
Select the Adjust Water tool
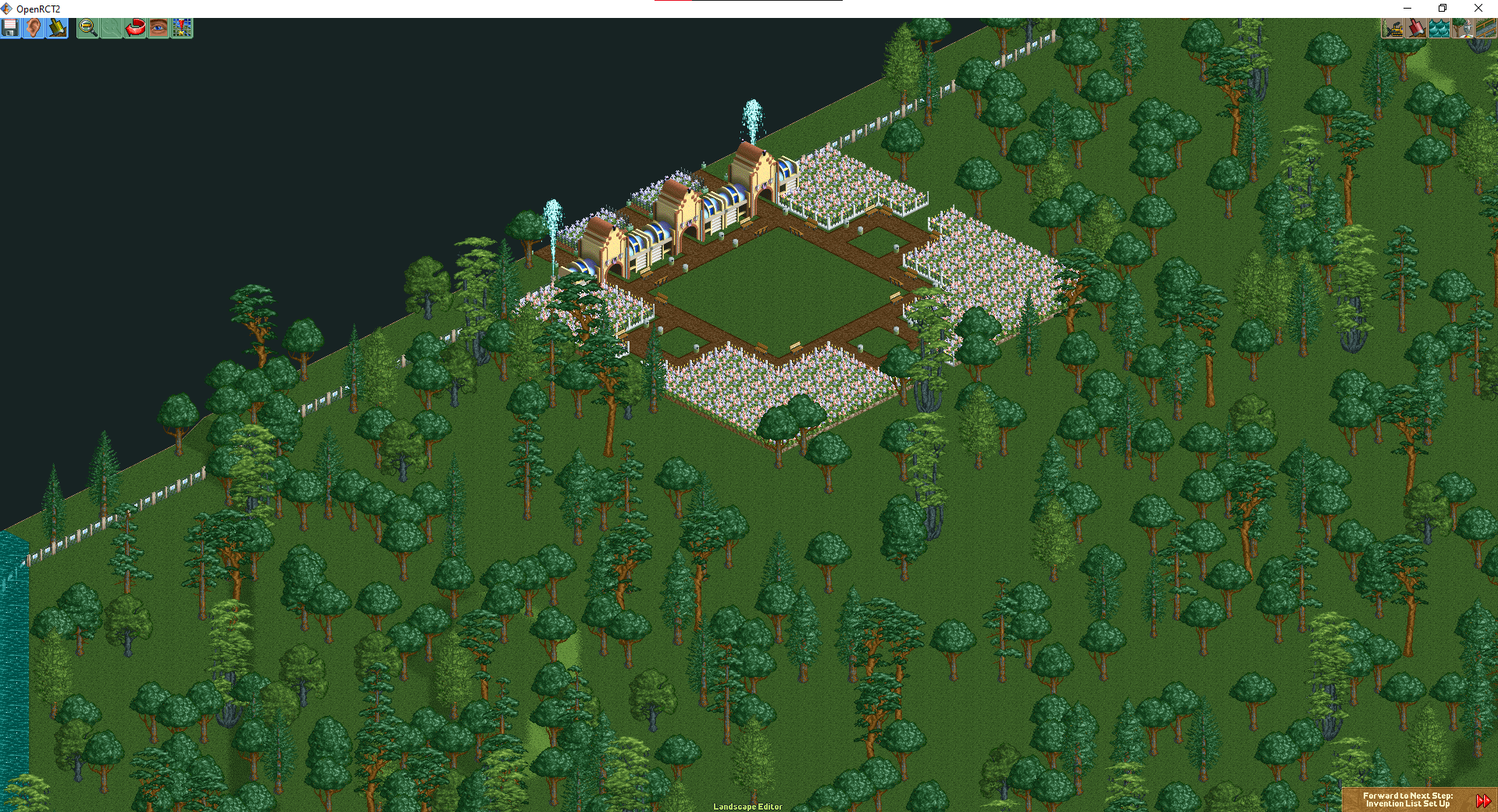point(1439,28)
